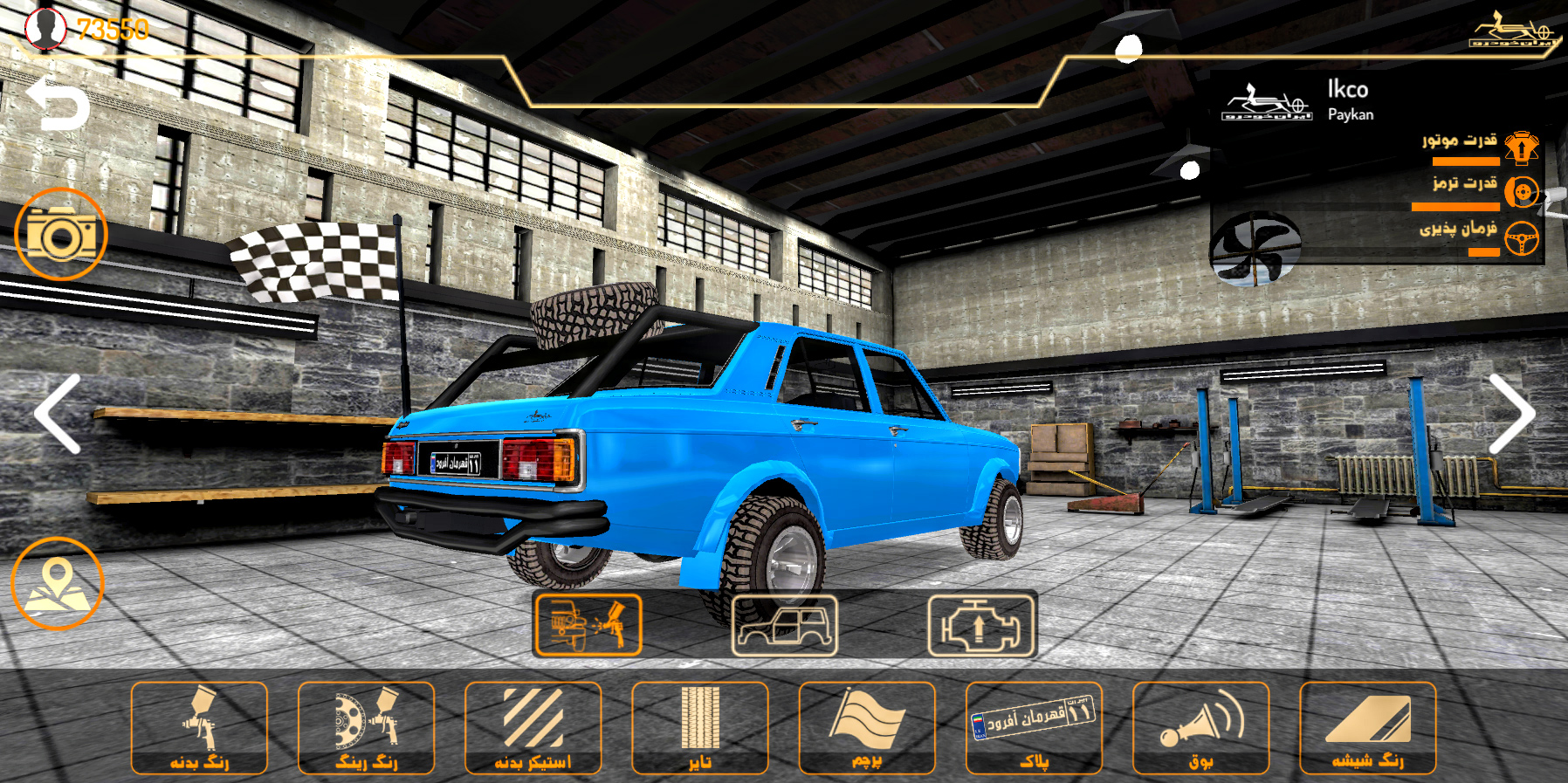The image size is (1568, 783).
Task: Open the flag customization option
Action: (867, 728)
